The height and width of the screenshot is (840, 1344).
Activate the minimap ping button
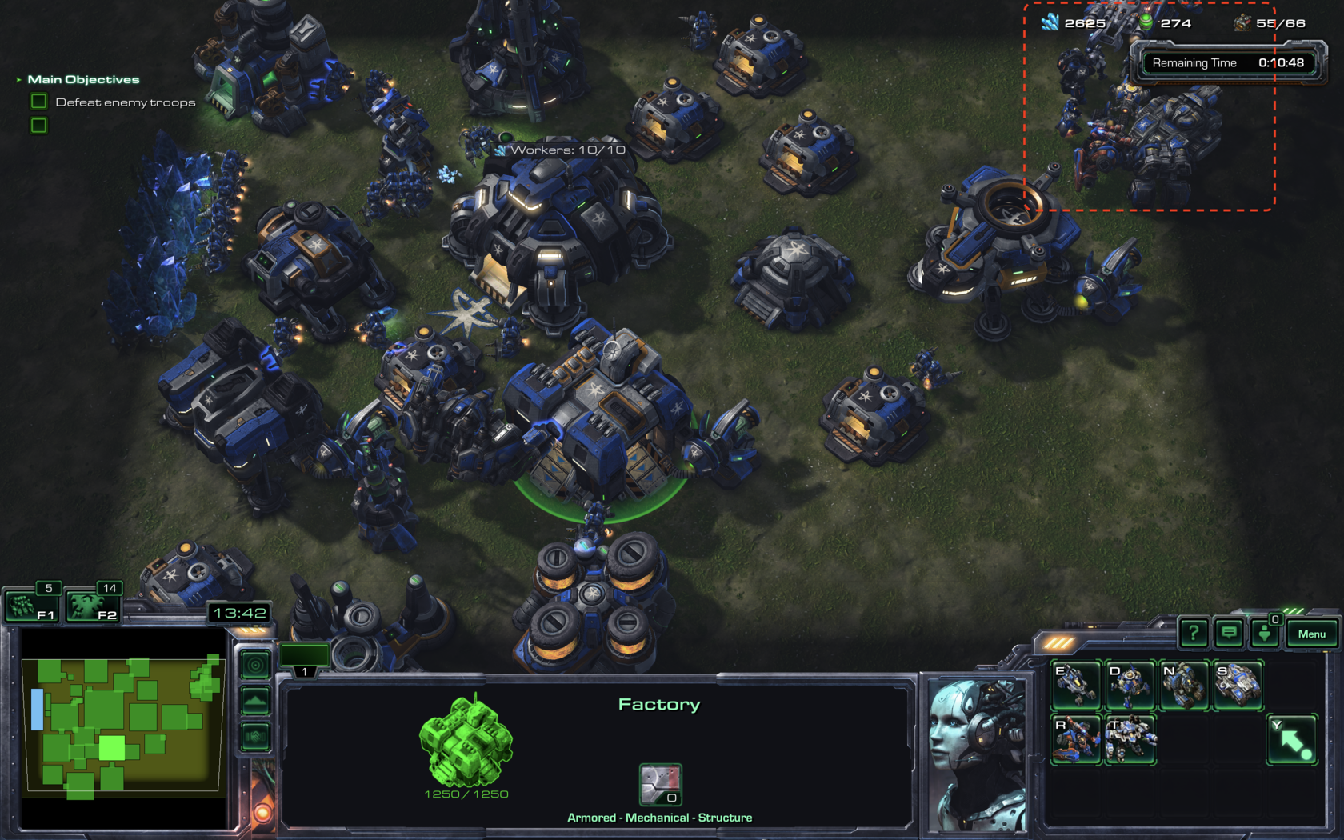click(255, 664)
